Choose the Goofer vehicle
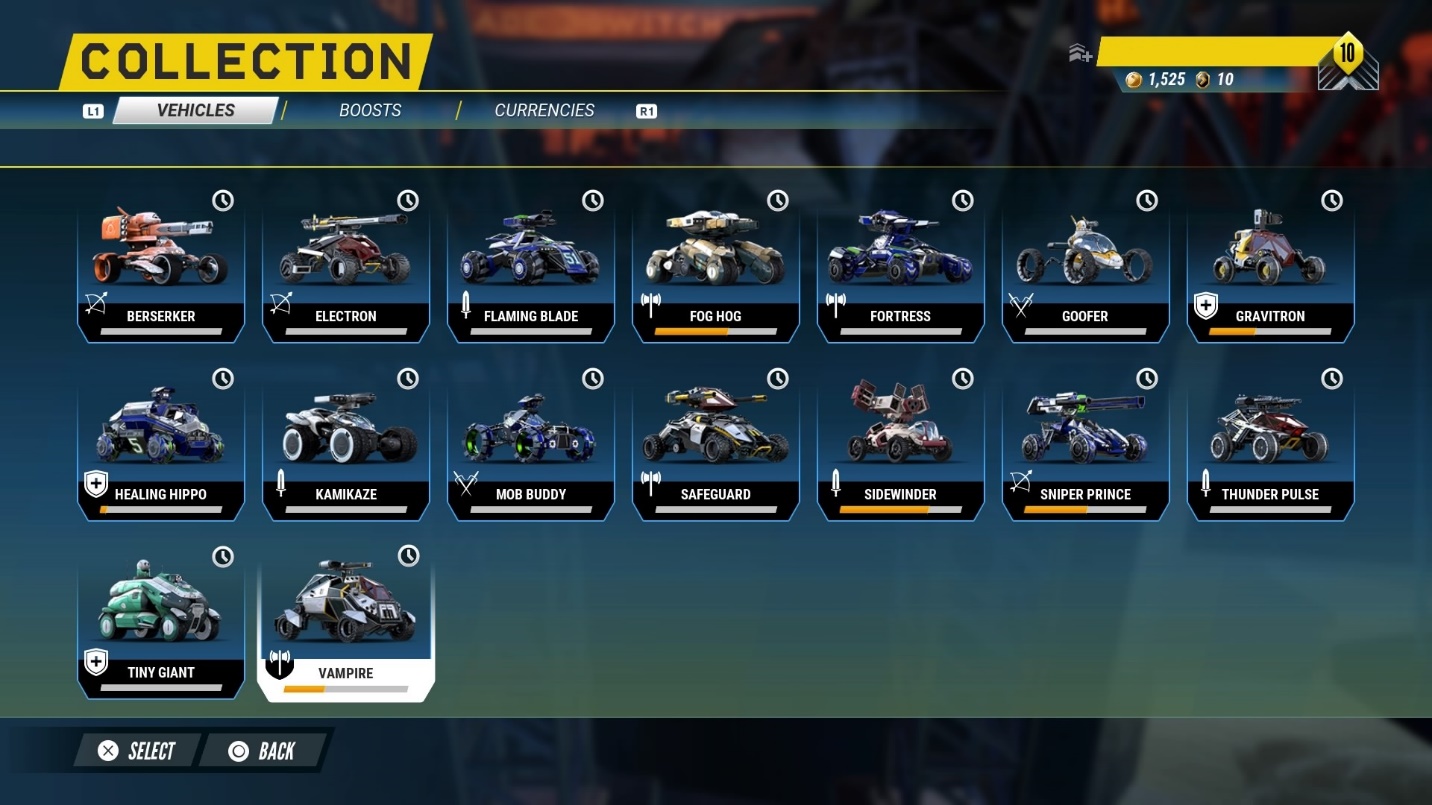Viewport: 1432px width, 805px height. click(x=1085, y=265)
